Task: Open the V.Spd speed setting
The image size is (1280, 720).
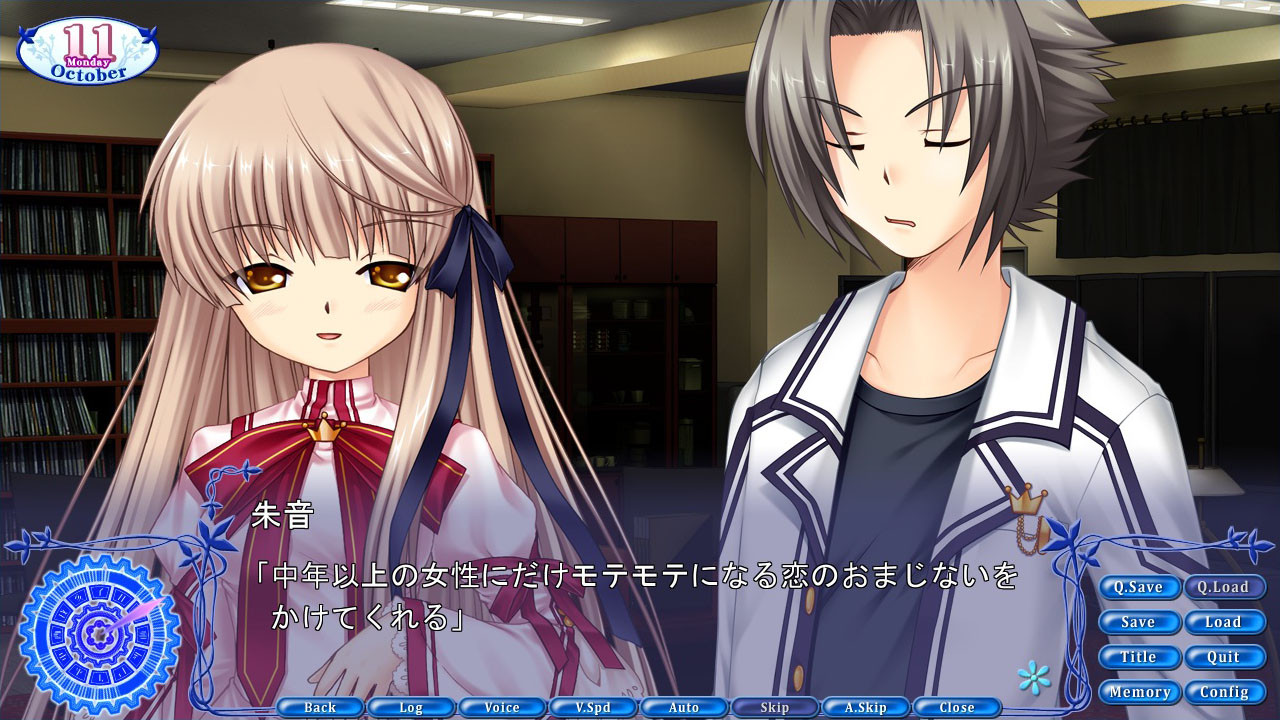Action: pyautogui.click(x=593, y=706)
